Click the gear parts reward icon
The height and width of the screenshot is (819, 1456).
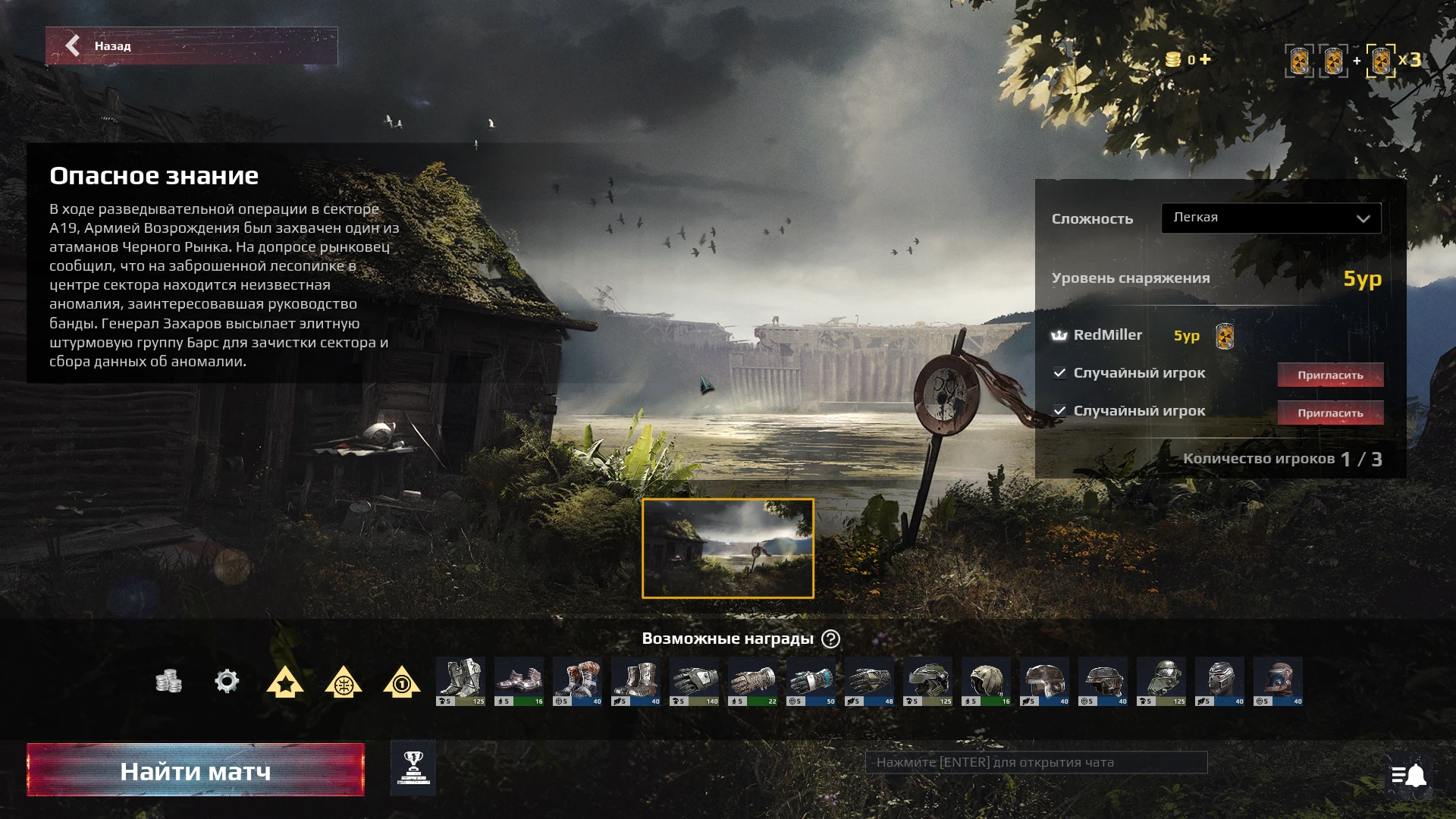pyautogui.click(x=227, y=682)
